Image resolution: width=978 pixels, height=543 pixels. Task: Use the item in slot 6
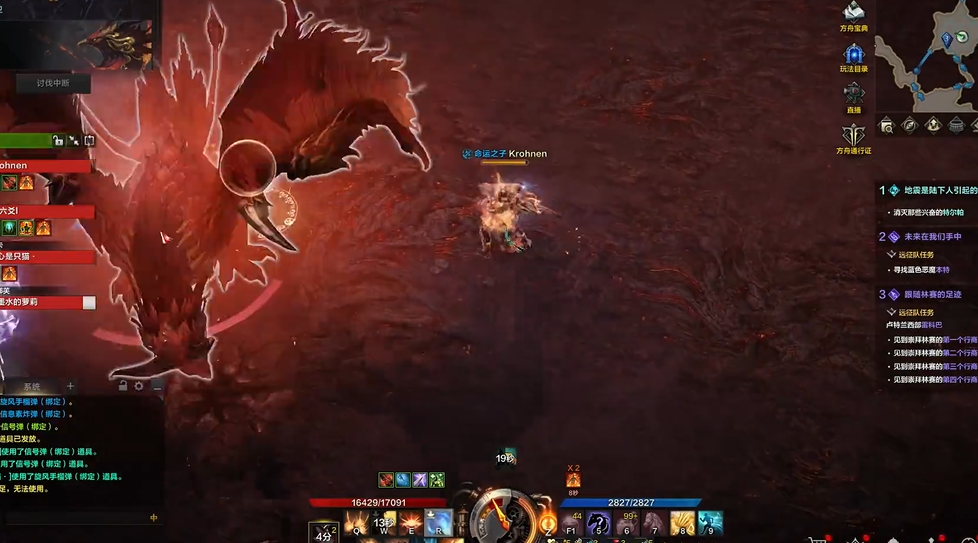click(x=627, y=522)
